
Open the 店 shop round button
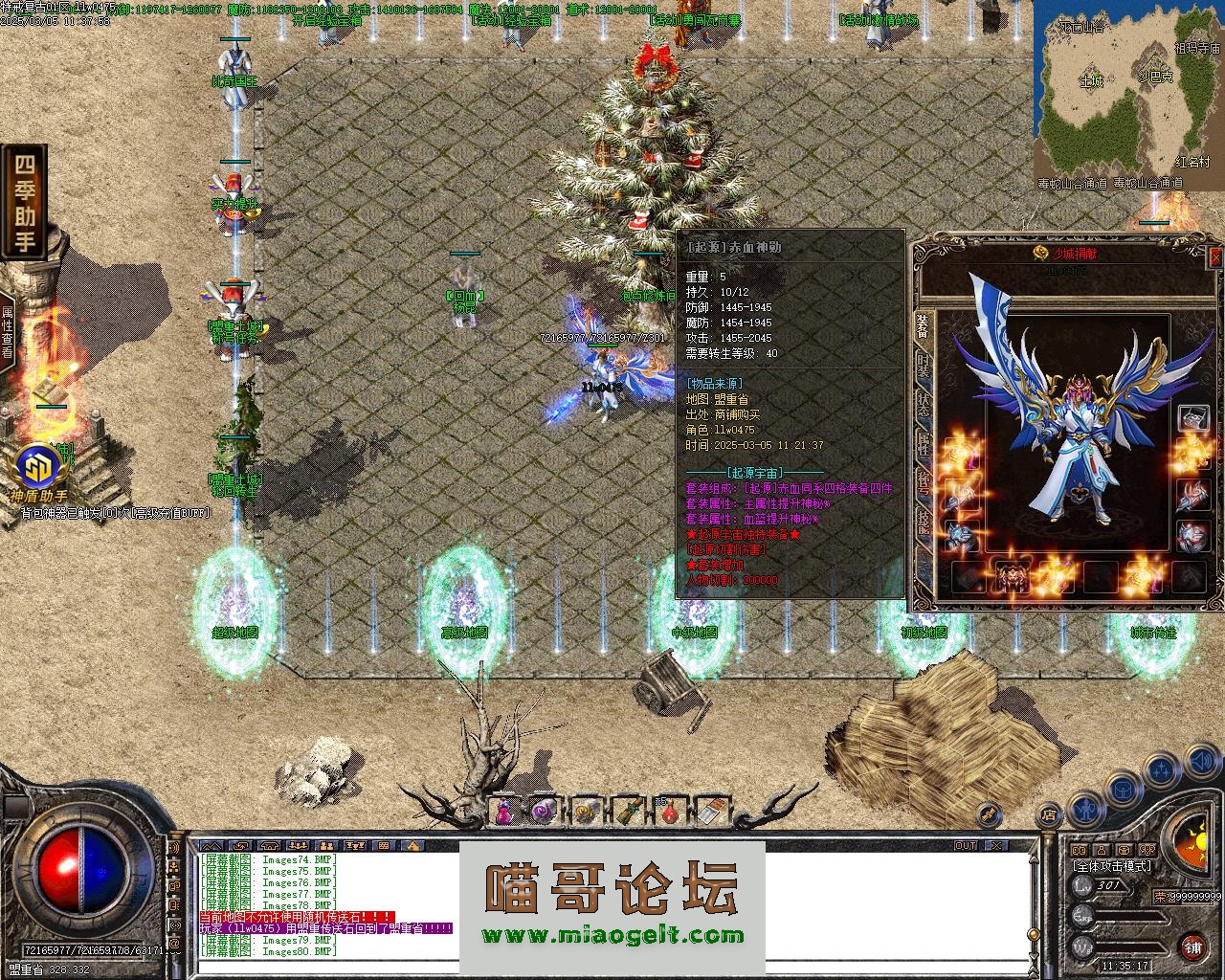(x=1049, y=816)
